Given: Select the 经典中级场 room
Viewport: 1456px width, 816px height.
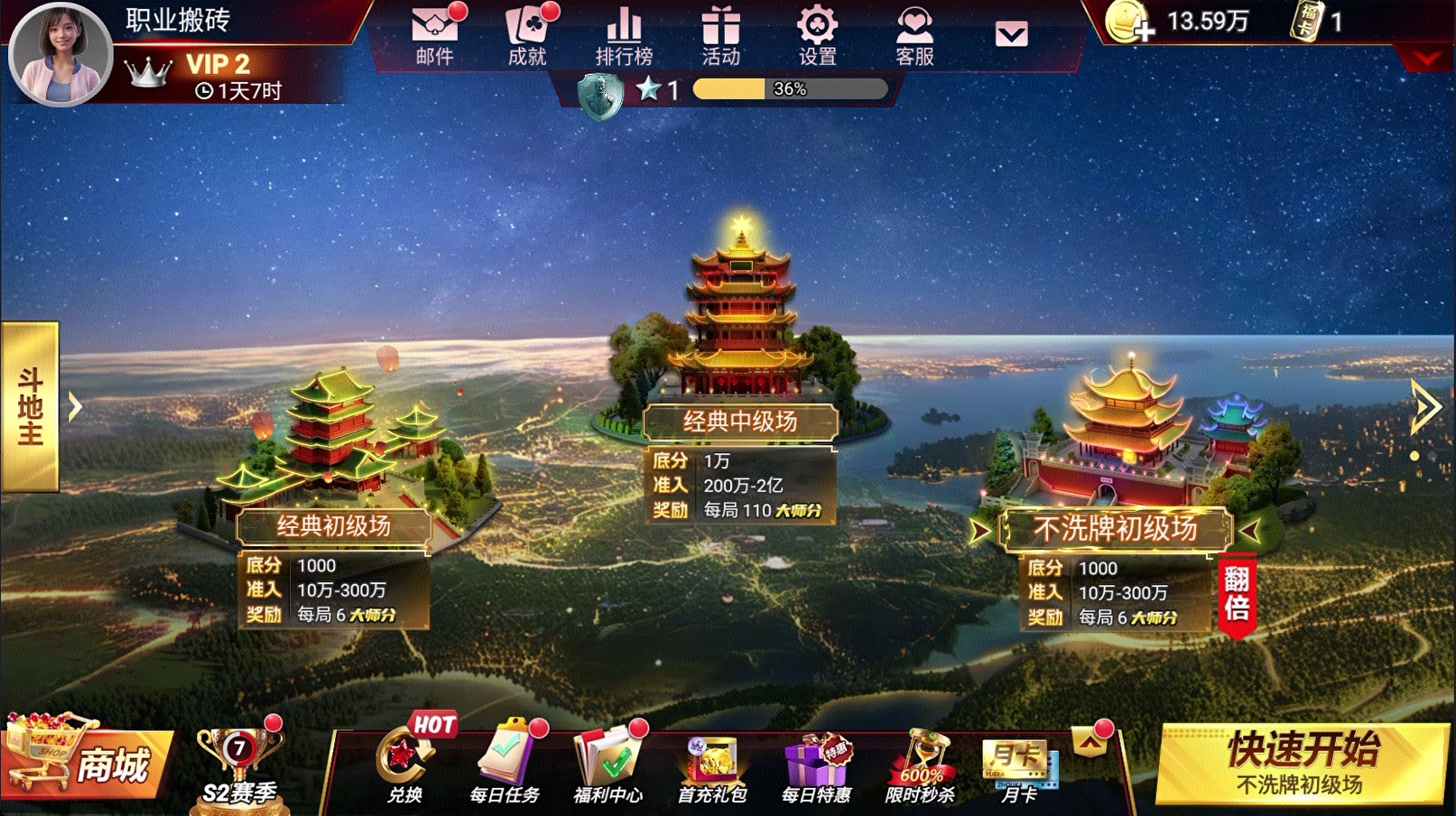Looking at the screenshot, I should pos(740,421).
